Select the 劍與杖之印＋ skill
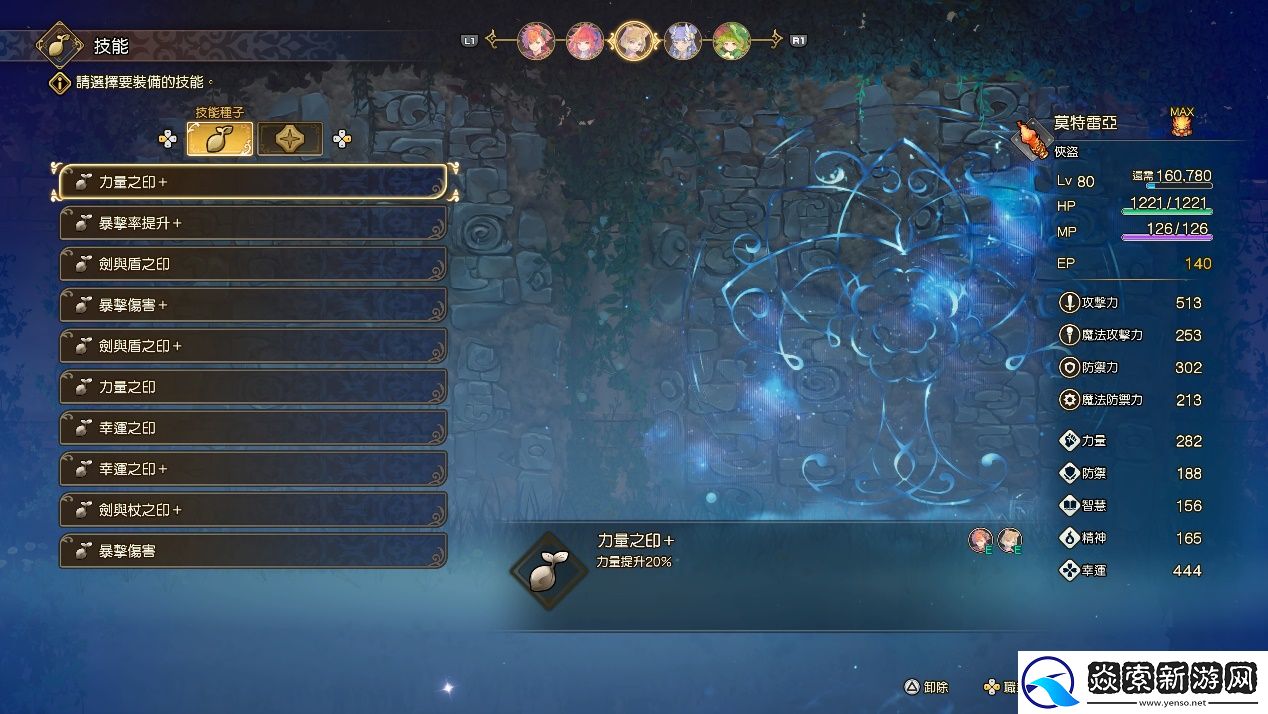1268x714 pixels. click(253, 510)
